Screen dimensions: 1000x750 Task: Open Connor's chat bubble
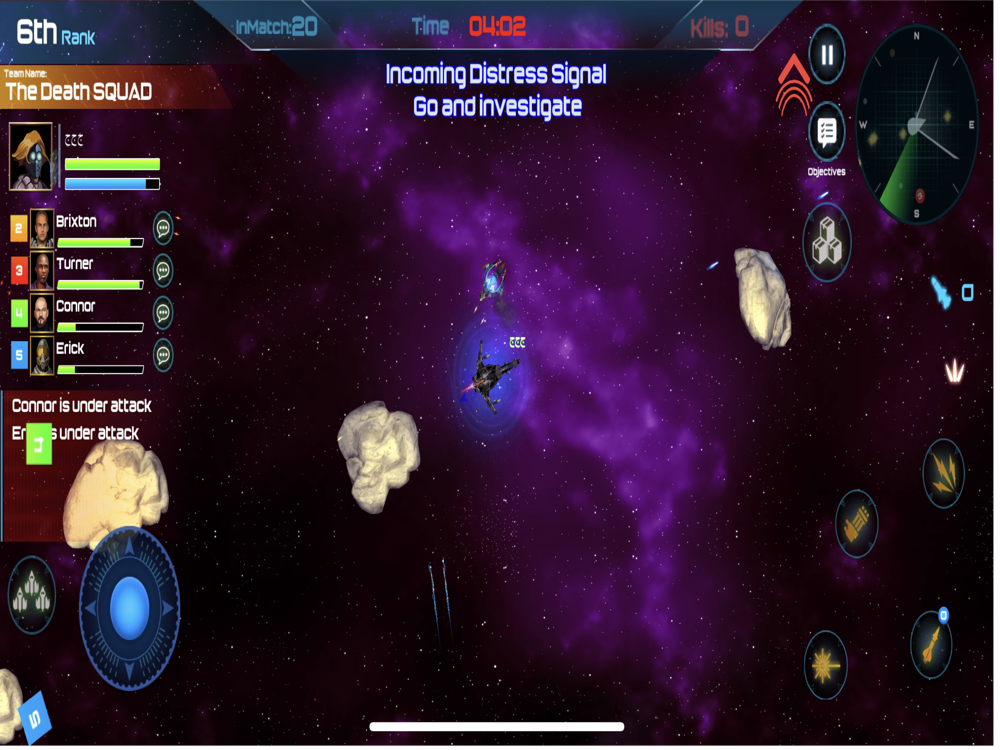tap(163, 313)
